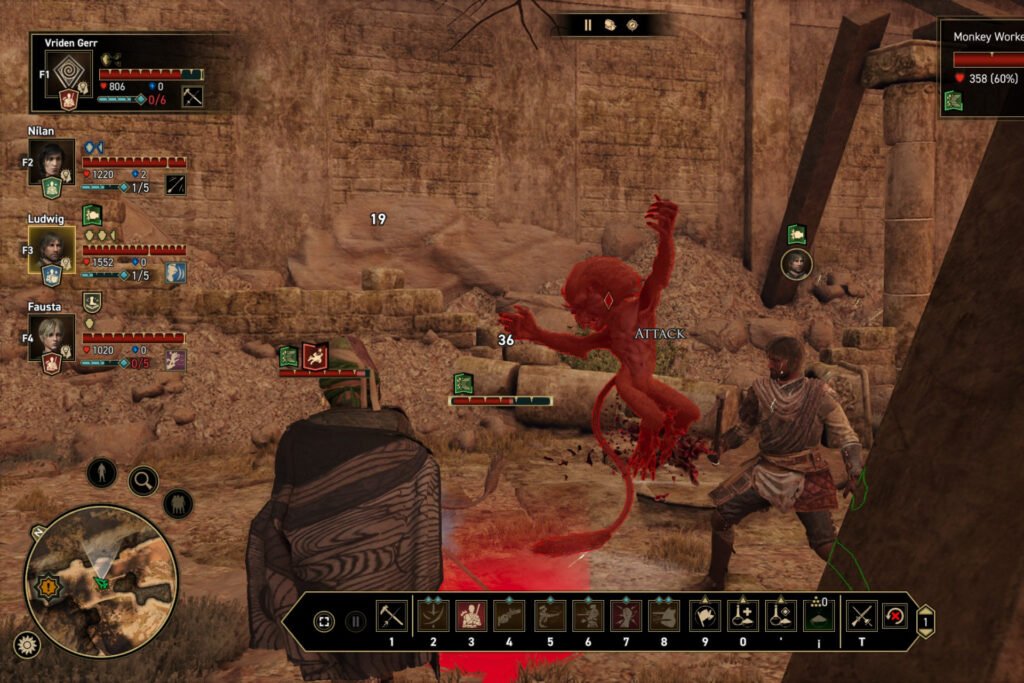Click the formation frame button on hotbar
1024x683 pixels.
[324, 621]
